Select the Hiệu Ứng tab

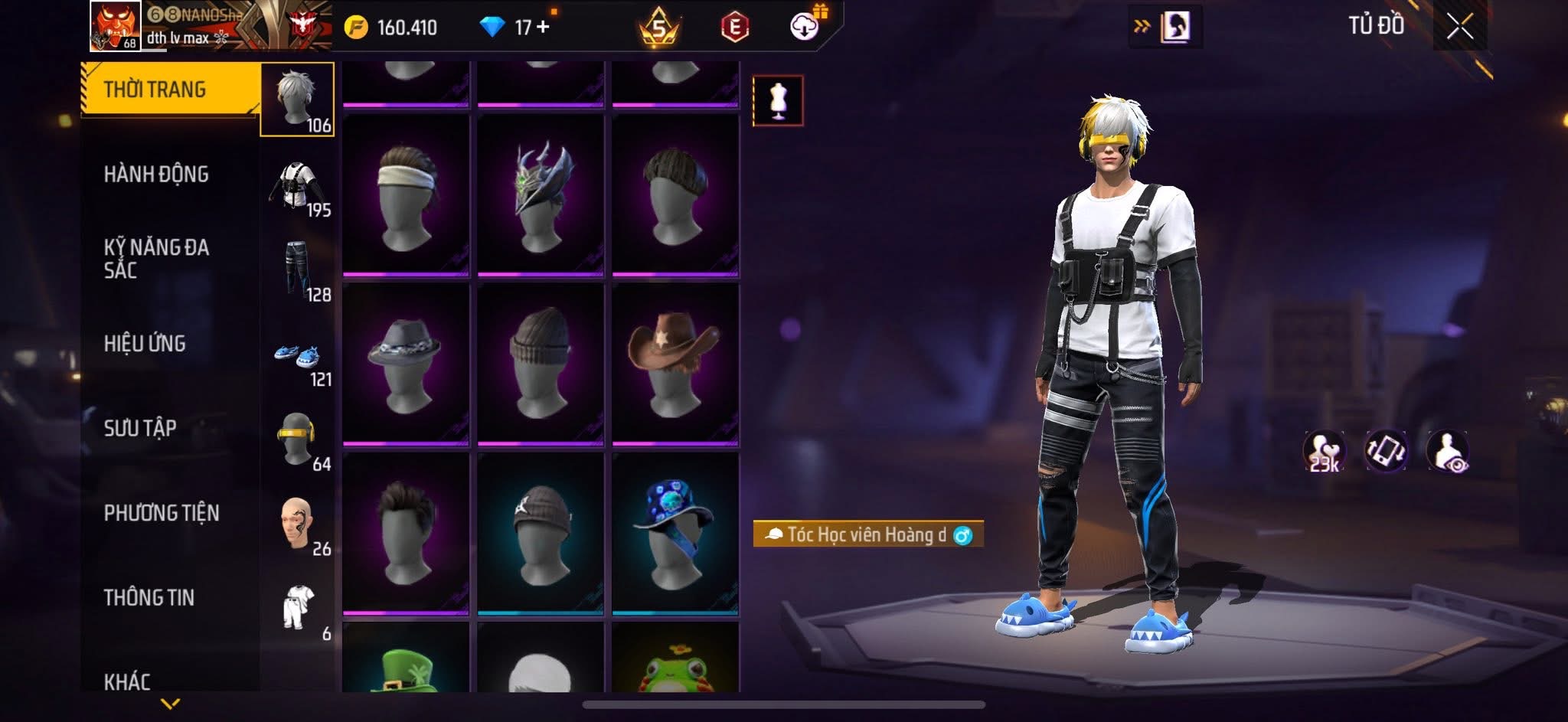click(145, 344)
